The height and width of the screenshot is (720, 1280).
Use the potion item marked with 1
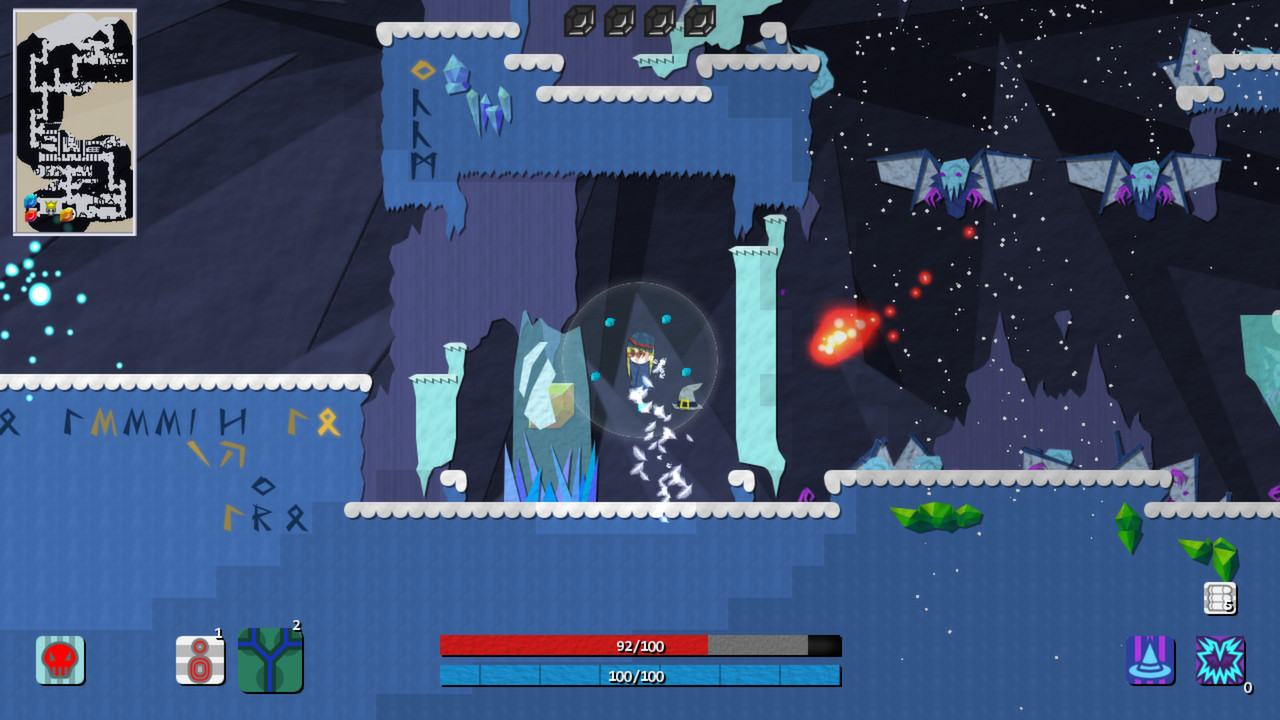[200, 660]
